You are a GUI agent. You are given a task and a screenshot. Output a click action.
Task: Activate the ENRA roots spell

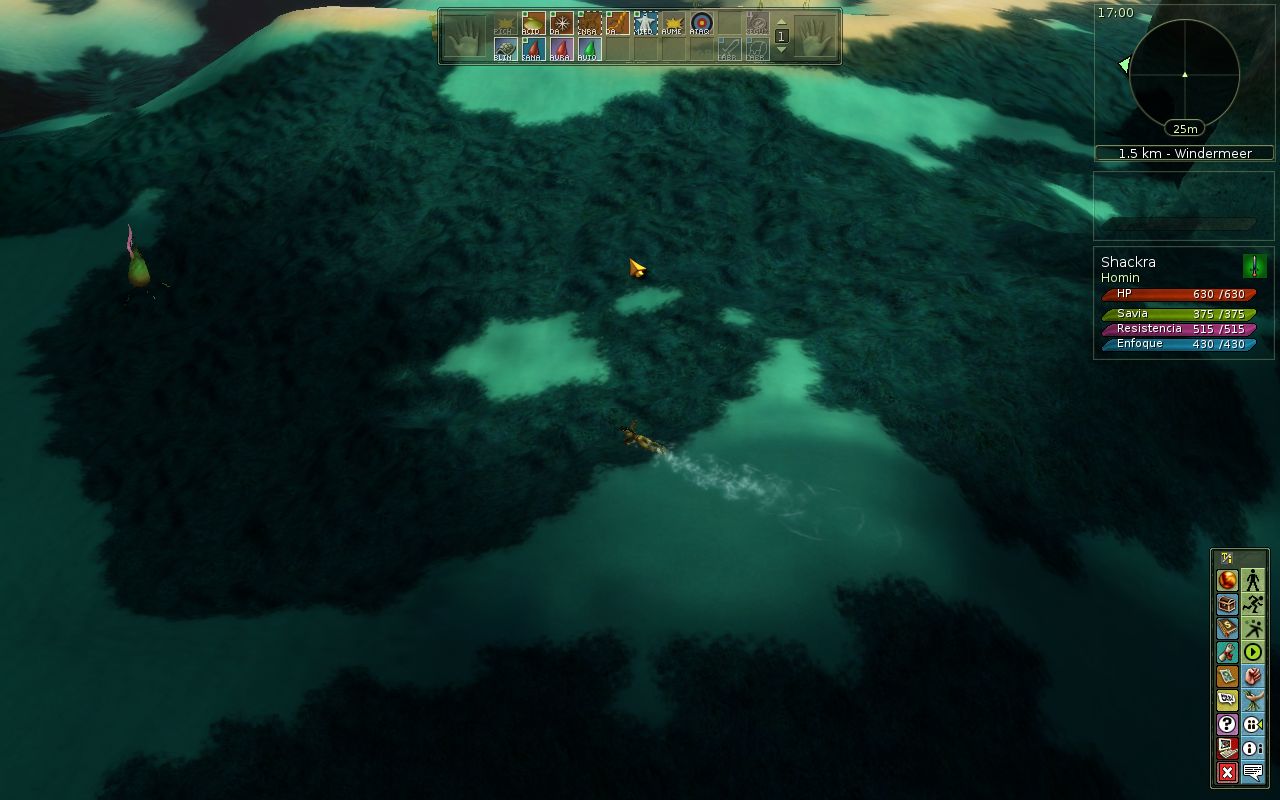(x=589, y=23)
